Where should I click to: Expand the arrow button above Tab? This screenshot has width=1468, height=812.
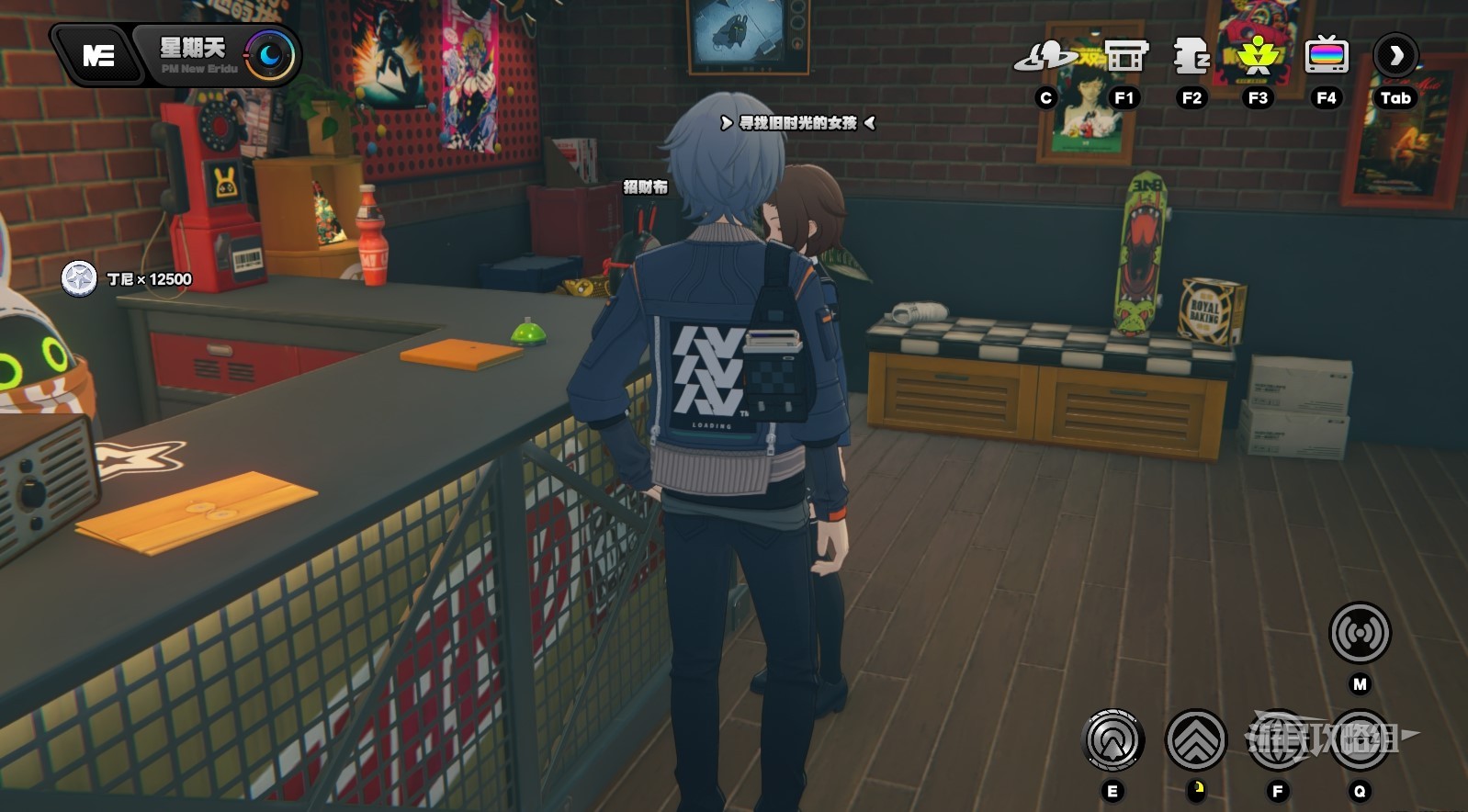[x=1395, y=57]
